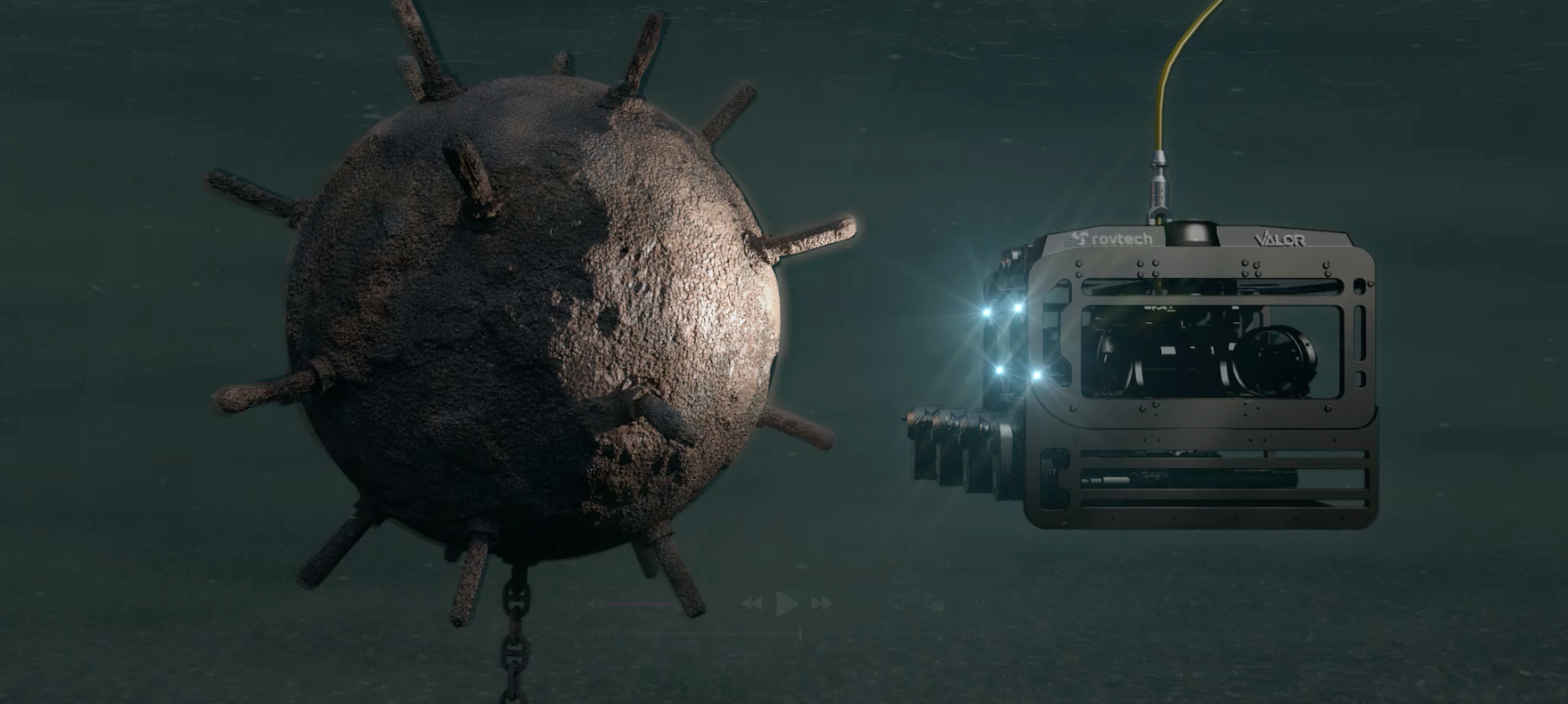Click the fast-forward double-arrow control

click(822, 603)
